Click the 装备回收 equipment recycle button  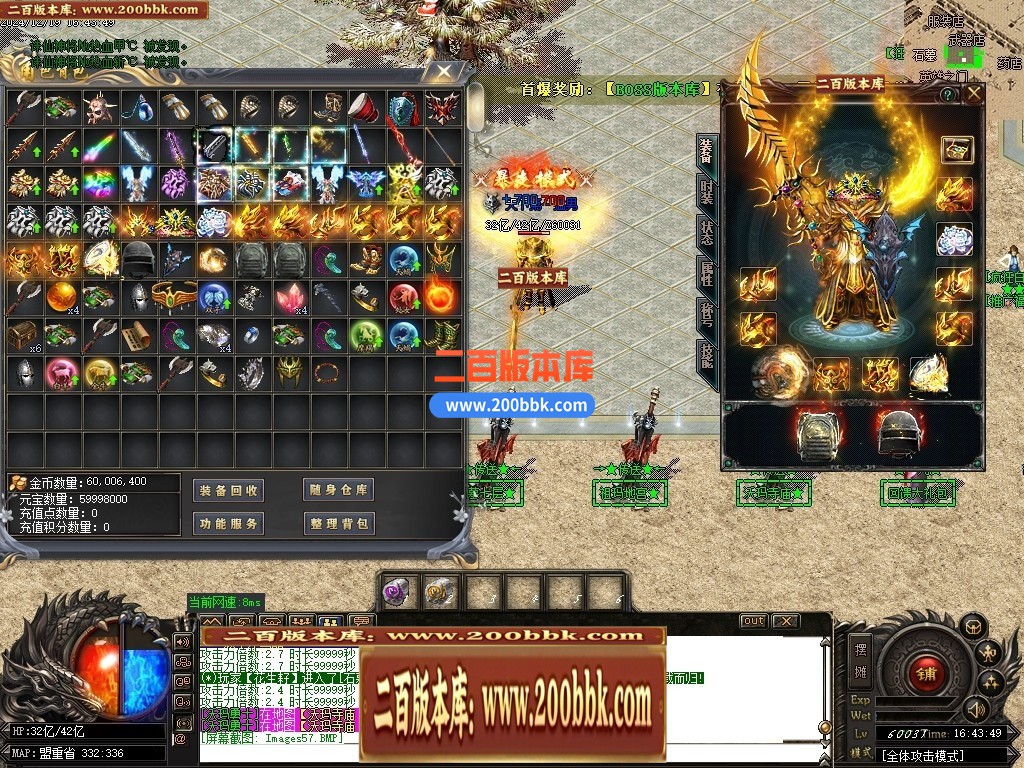[228, 490]
